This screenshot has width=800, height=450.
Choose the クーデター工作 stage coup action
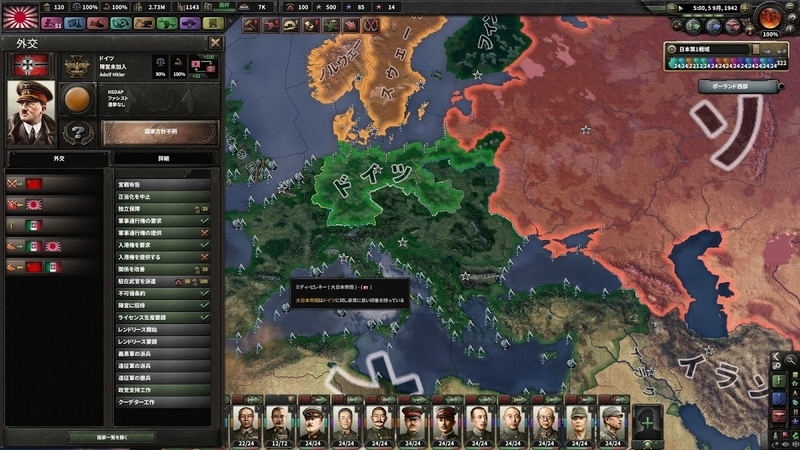coord(162,401)
